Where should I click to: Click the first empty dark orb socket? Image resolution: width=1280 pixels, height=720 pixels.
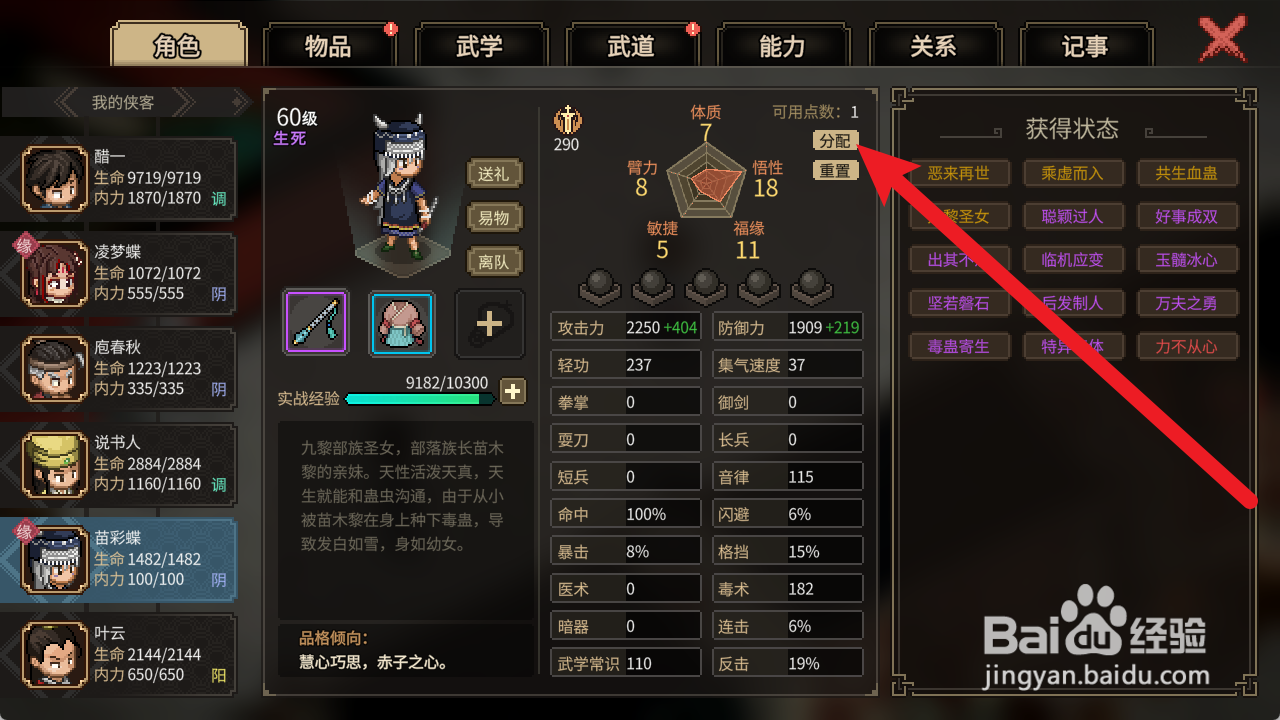click(x=599, y=289)
